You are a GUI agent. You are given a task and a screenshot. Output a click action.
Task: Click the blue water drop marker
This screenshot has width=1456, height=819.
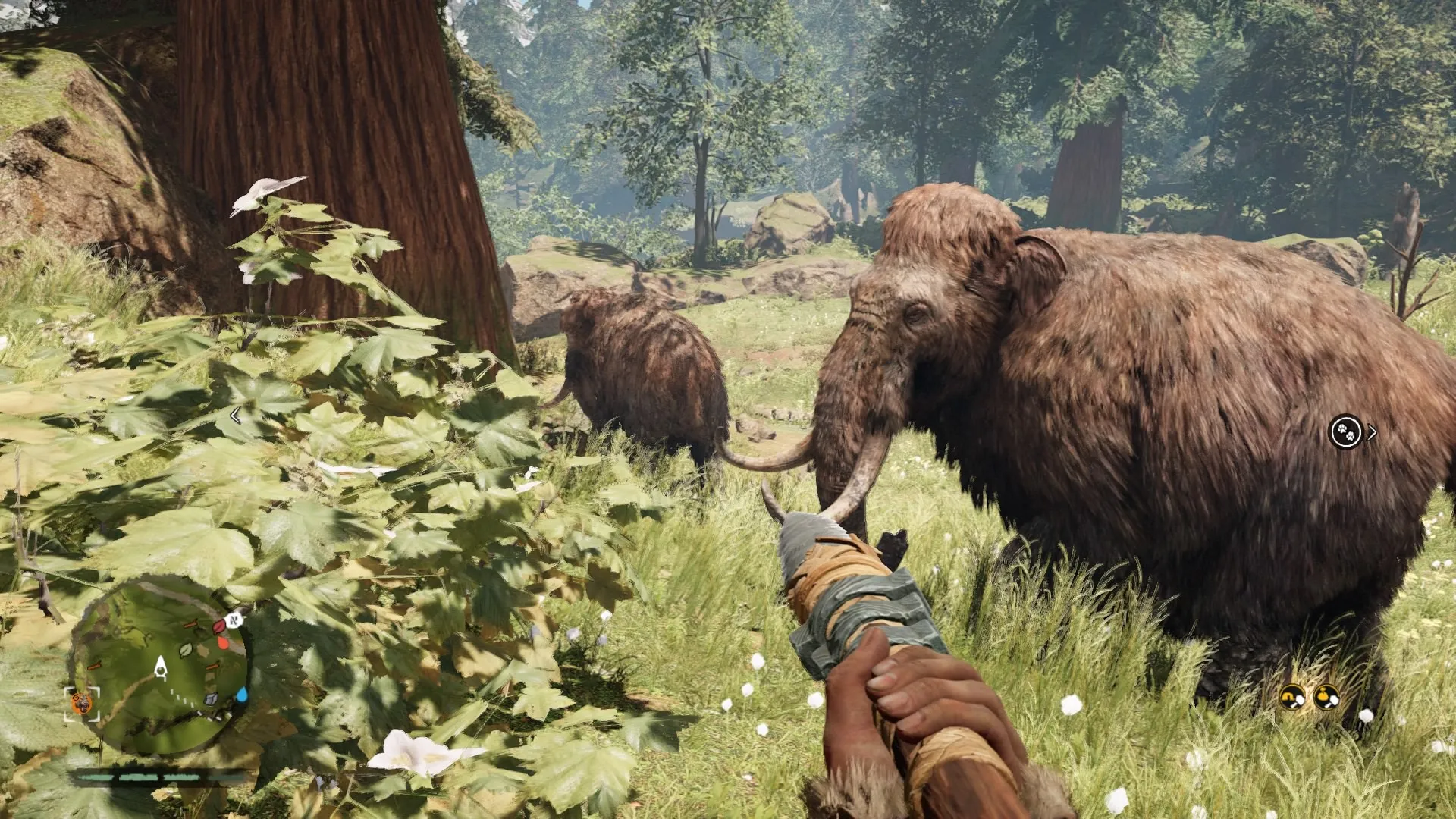[x=241, y=694]
